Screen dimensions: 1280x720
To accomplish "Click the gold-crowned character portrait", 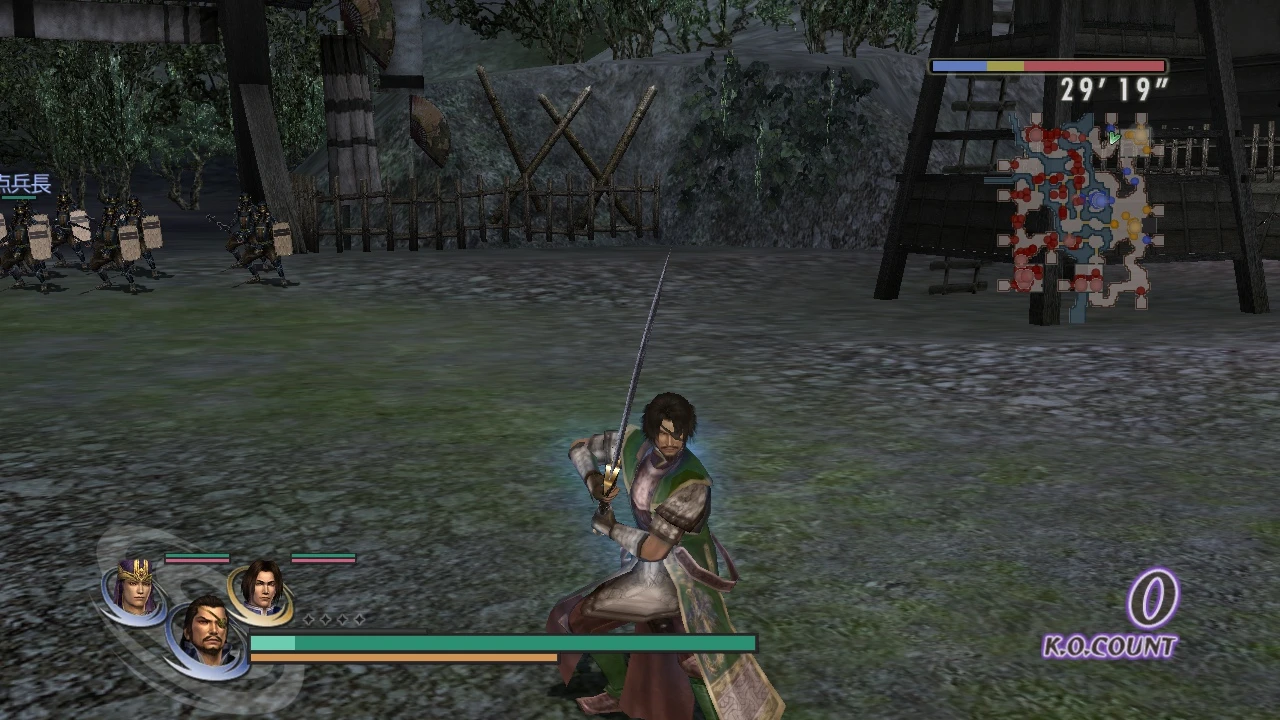I will [134, 590].
